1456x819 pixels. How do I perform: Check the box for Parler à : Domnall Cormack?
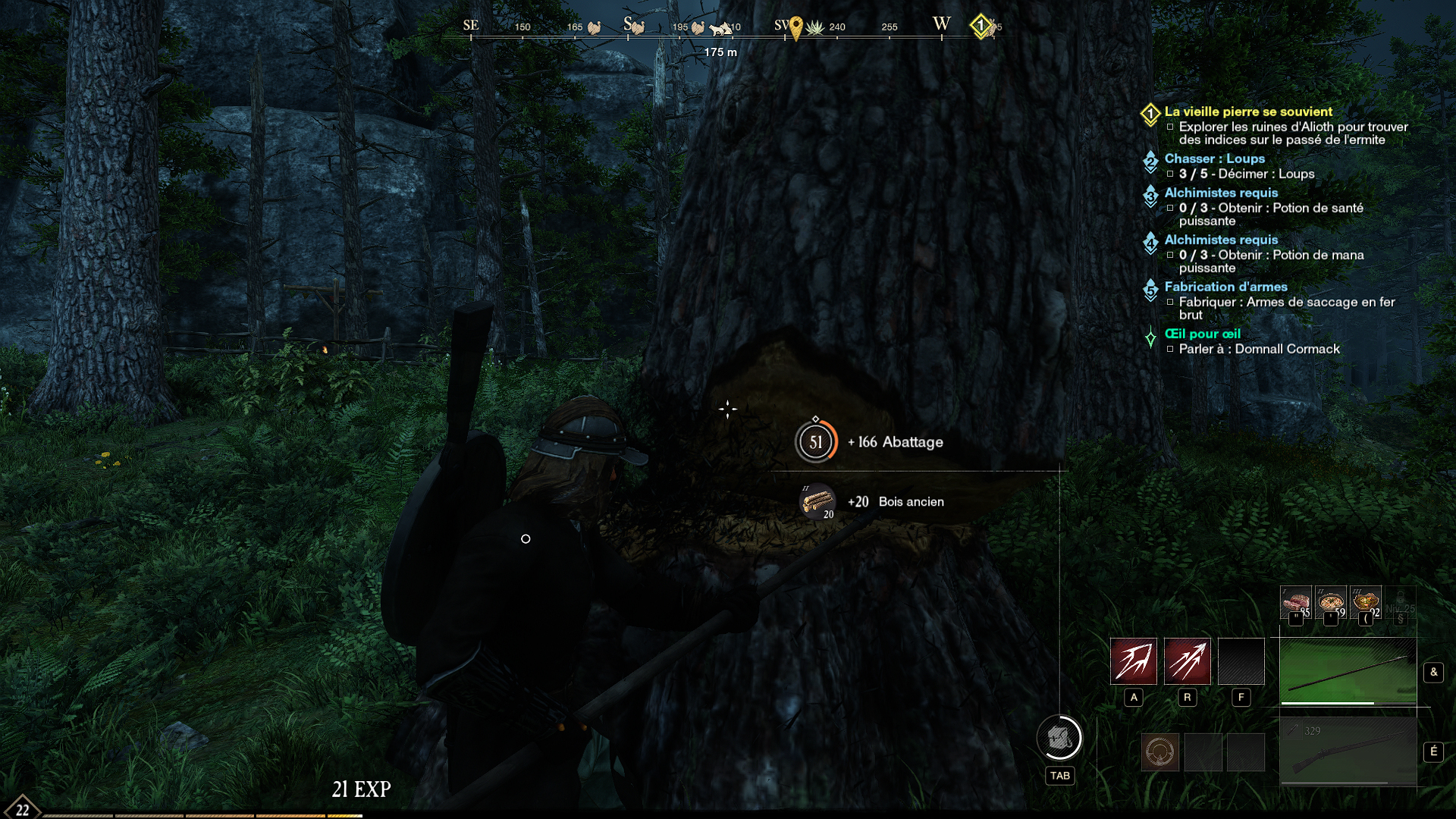pyautogui.click(x=1170, y=350)
